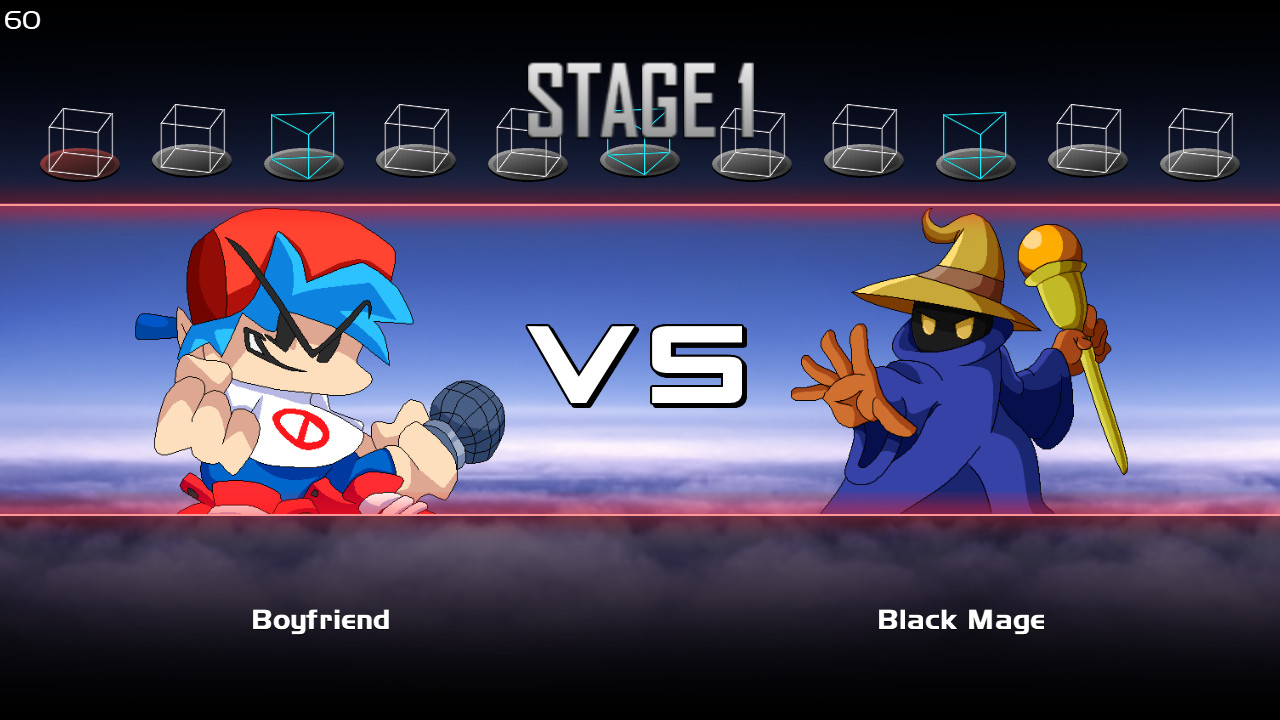Click the Boyfriend name label

click(320, 620)
